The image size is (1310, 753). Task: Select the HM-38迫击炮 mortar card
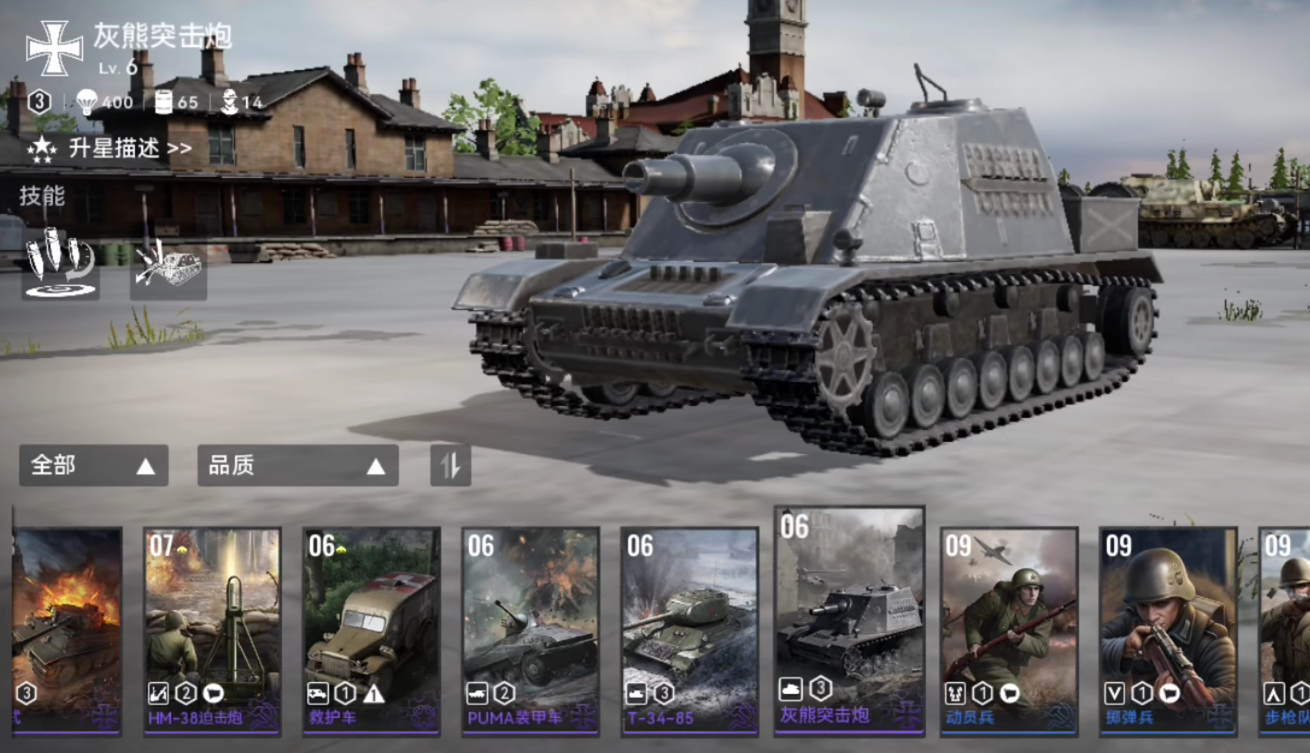coord(212,630)
